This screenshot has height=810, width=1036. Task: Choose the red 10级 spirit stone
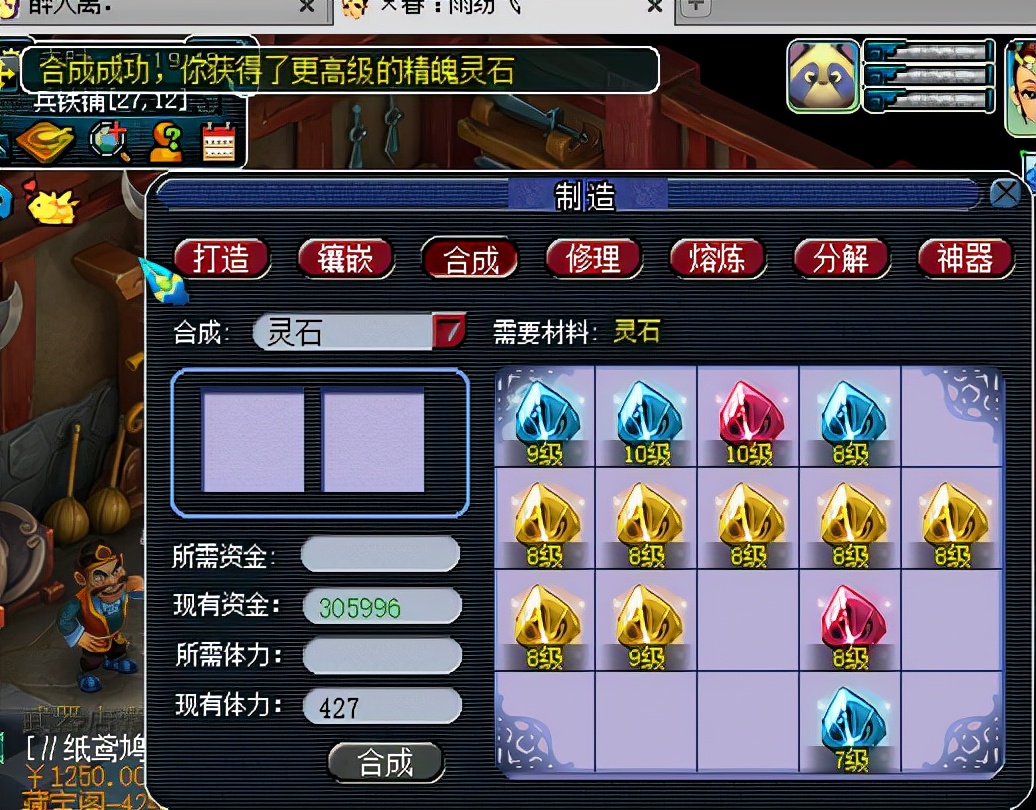point(749,416)
